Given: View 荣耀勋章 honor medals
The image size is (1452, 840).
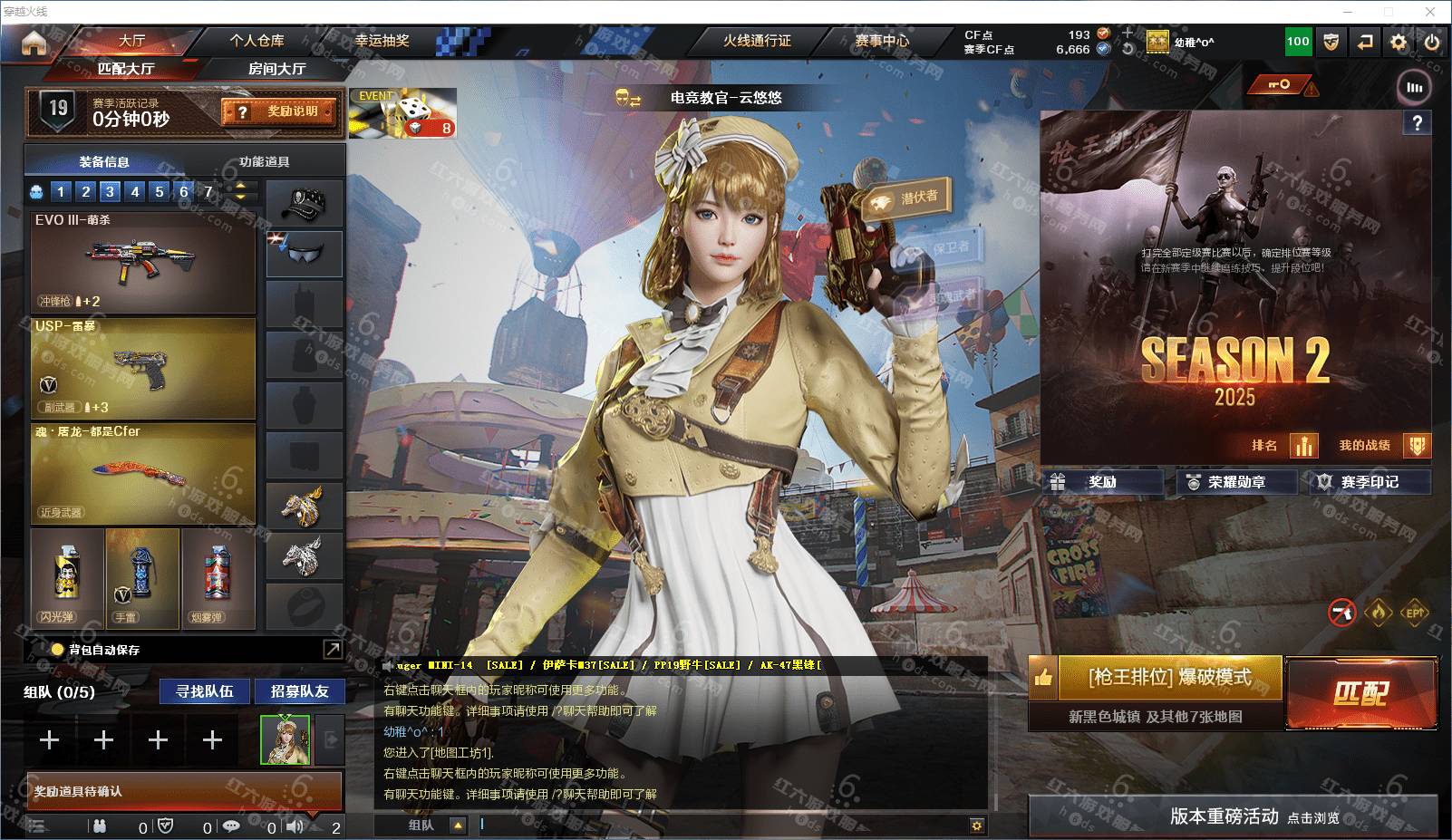Looking at the screenshot, I should coord(1236,482).
